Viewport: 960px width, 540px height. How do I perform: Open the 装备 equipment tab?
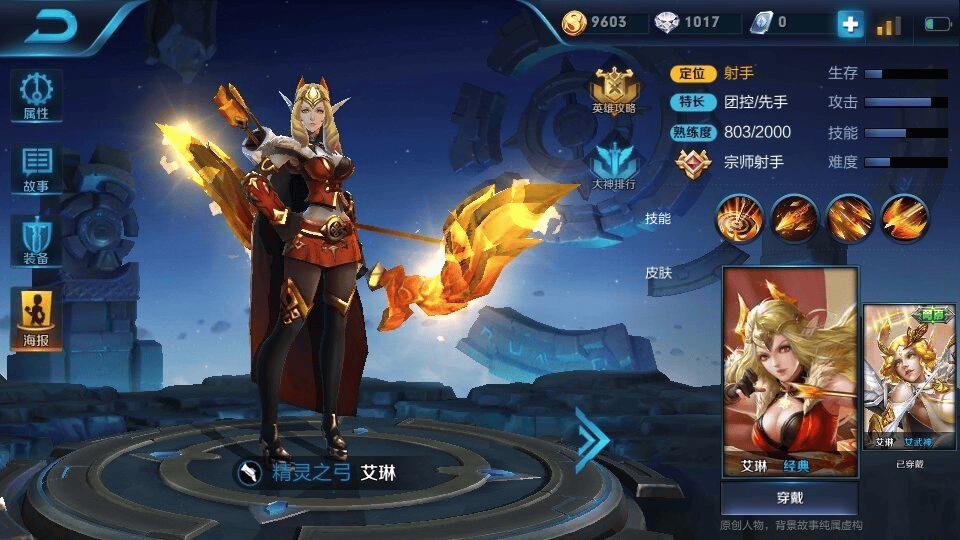point(36,241)
